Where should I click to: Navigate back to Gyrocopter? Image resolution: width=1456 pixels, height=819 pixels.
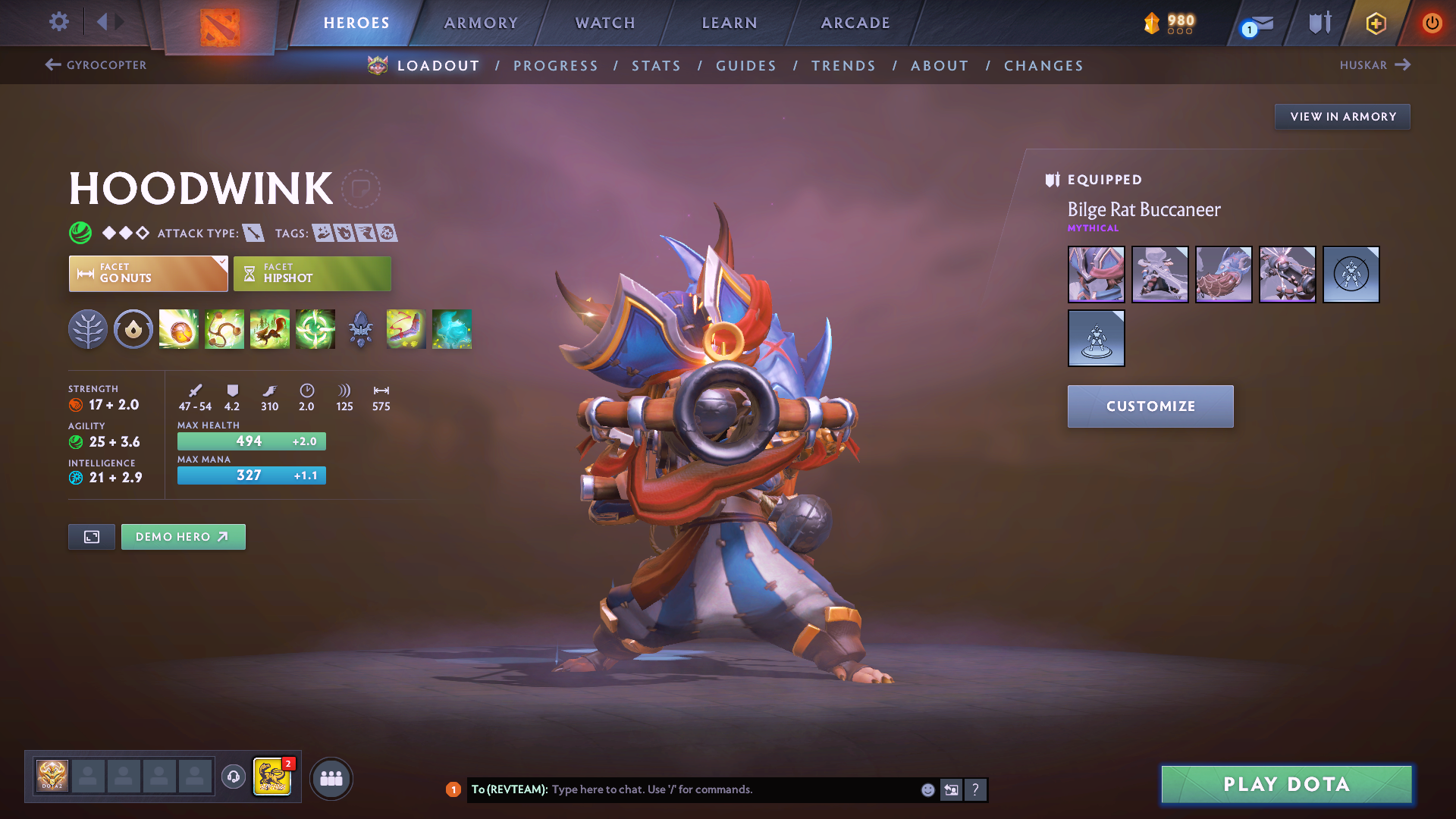(94, 65)
